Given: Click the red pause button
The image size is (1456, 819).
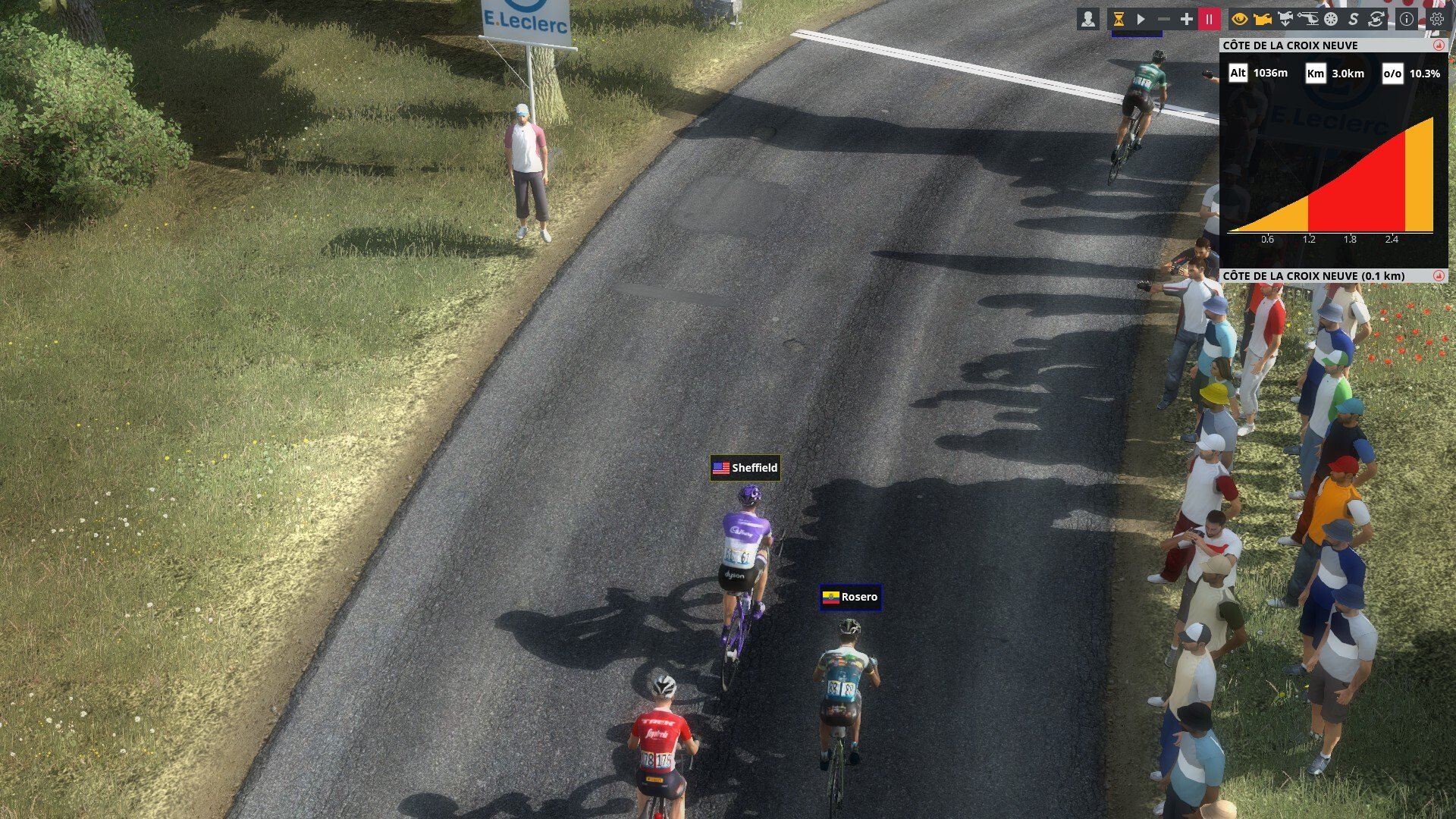Looking at the screenshot, I should (1210, 20).
